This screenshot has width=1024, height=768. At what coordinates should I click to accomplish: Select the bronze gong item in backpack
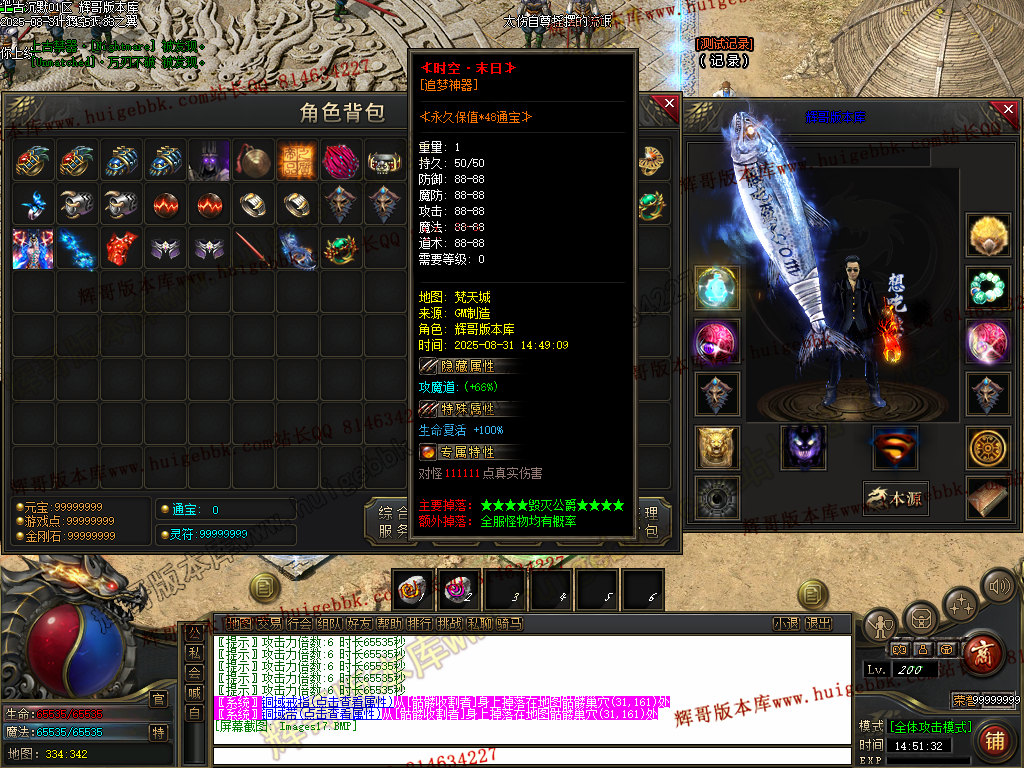coord(254,160)
